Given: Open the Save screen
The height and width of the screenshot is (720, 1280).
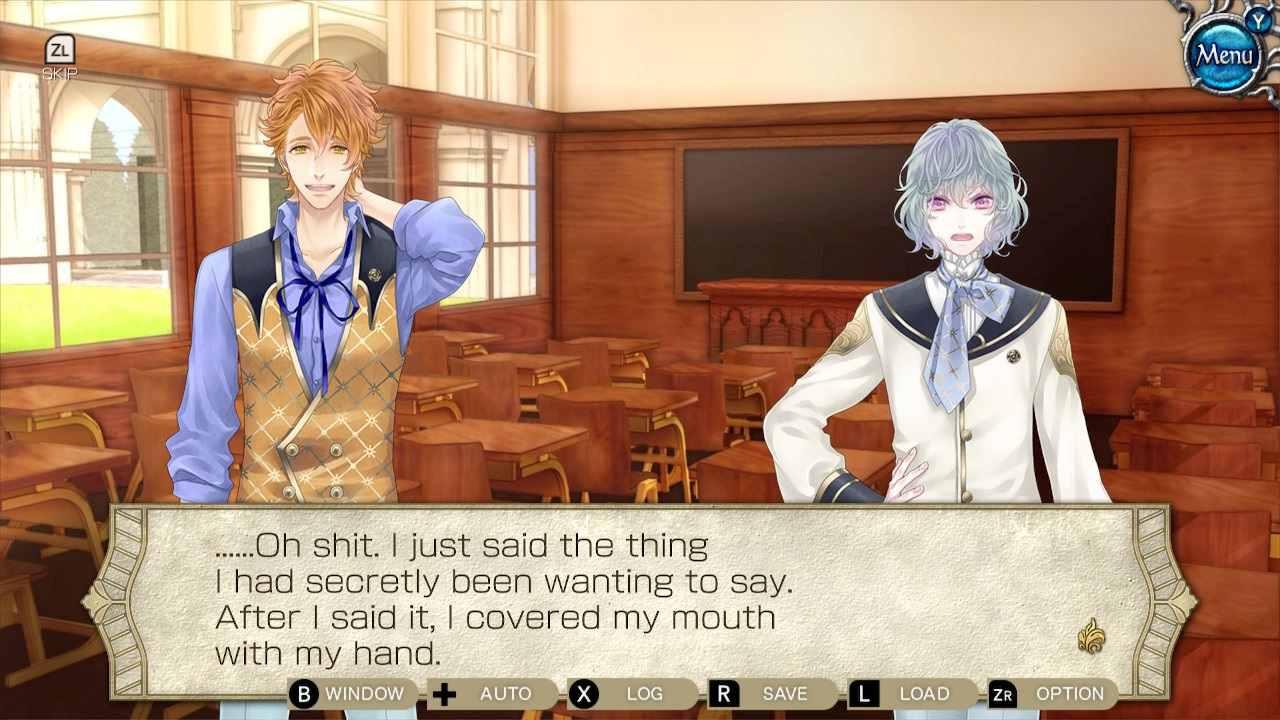Looking at the screenshot, I should tap(771, 694).
